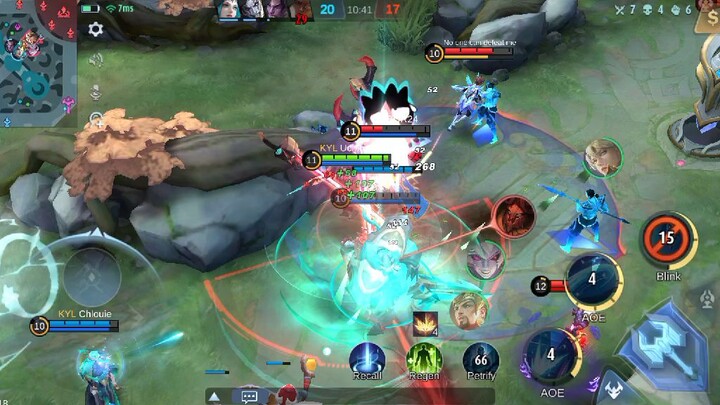This screenshot has height=405, width=720.
Task: Open the chat speech bubble button
Action: tap(247, 396)
